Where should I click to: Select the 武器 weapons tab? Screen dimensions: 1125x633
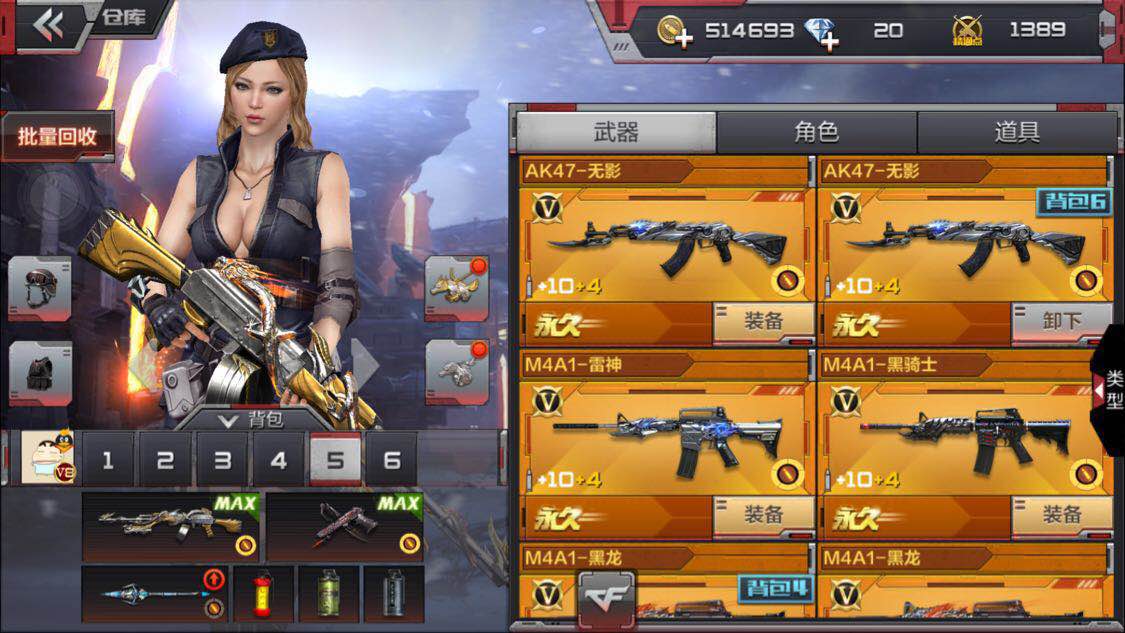[616, 132]
